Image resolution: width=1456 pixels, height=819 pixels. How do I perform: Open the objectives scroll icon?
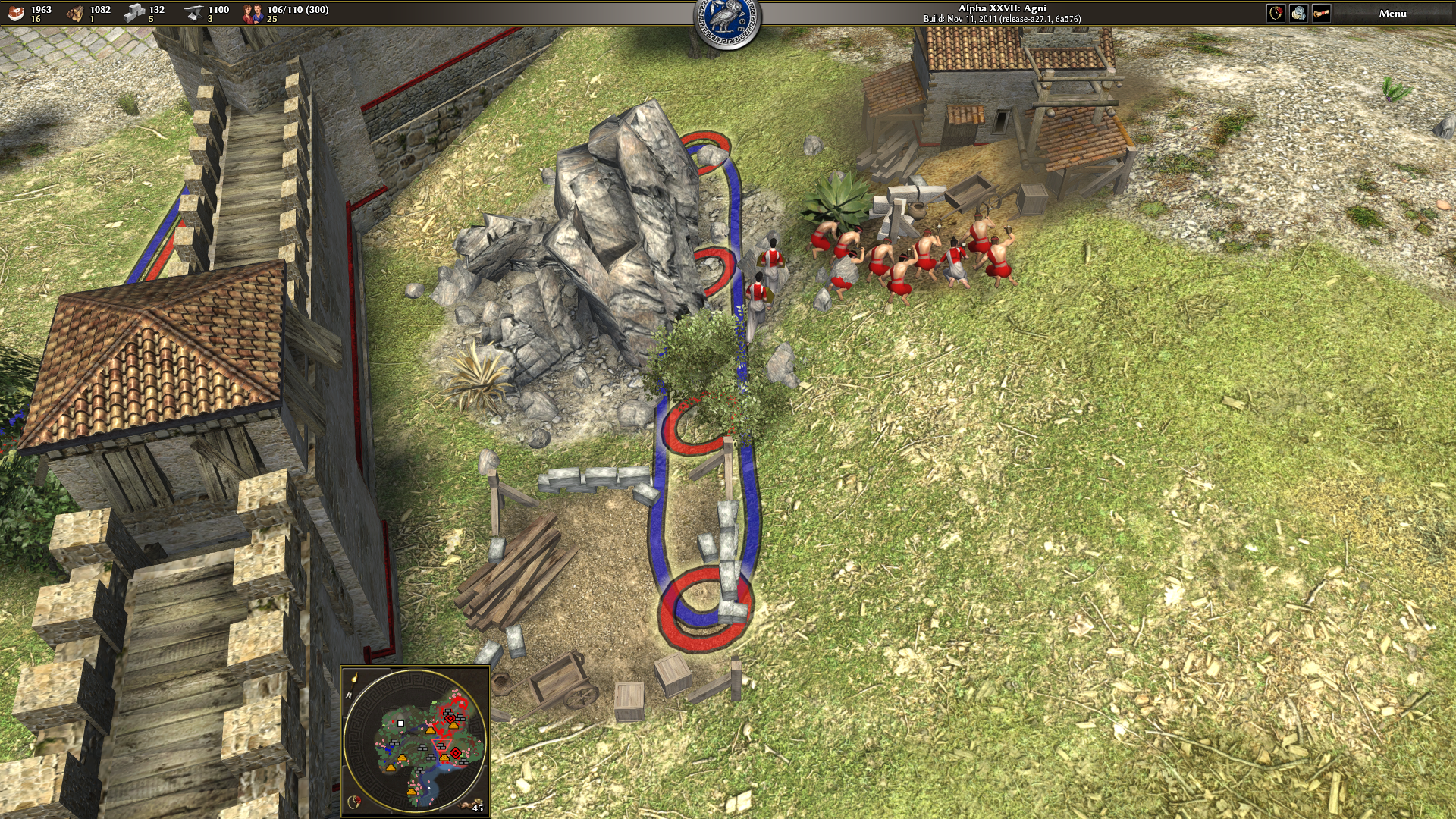[1321, 13]
